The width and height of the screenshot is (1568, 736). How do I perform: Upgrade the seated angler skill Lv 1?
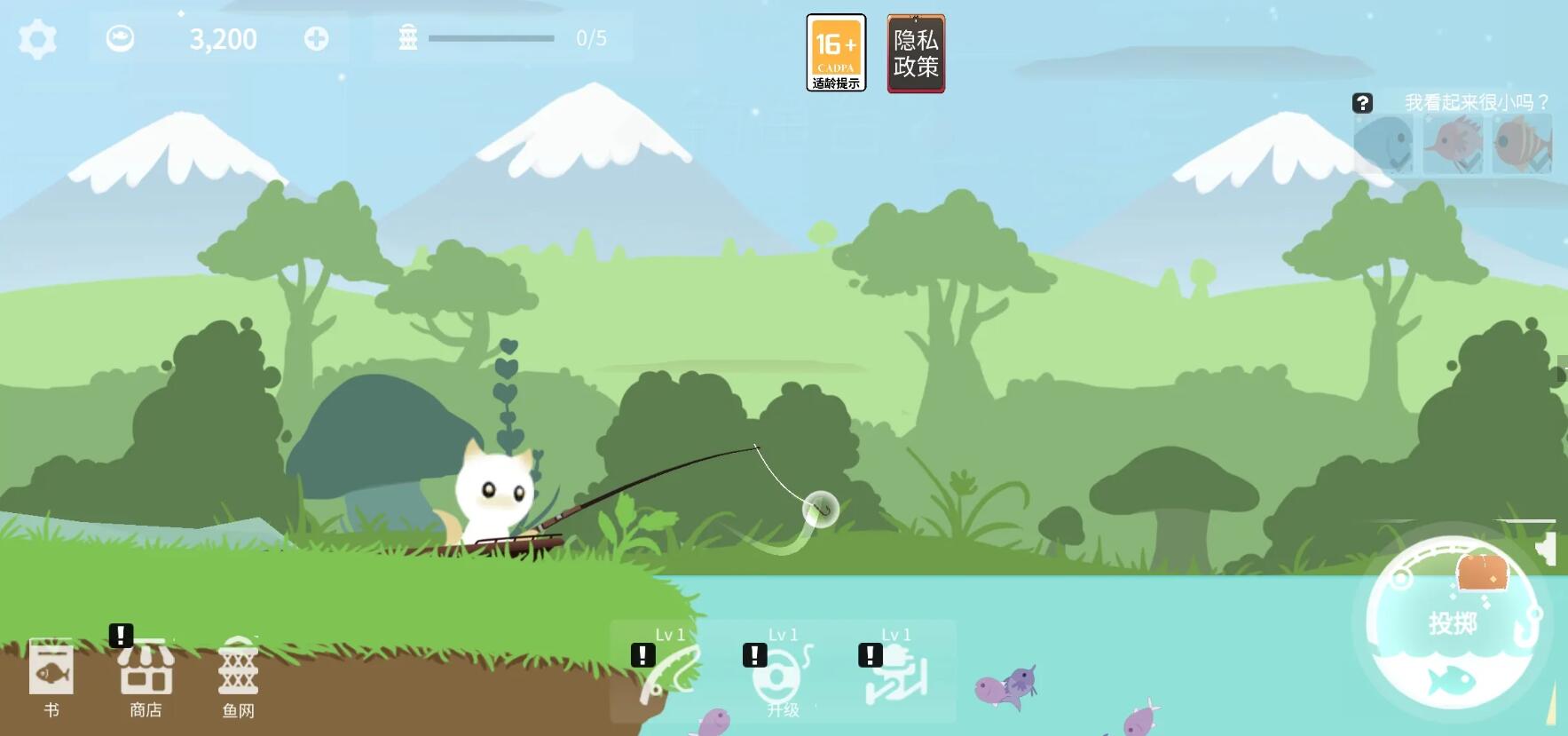pos(896,672)
